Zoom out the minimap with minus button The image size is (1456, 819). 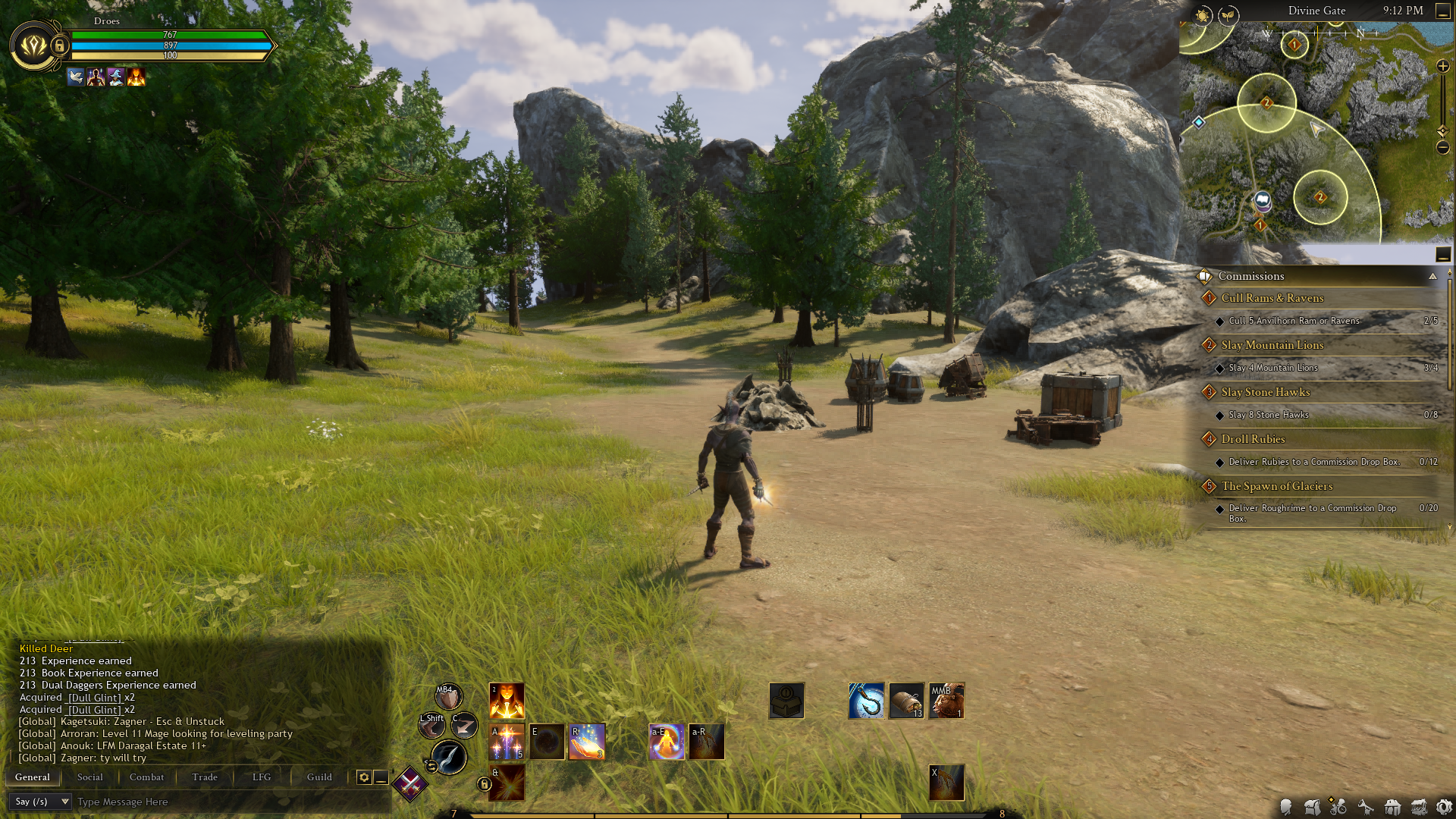pyautogui.click(x=1442, y=148)
